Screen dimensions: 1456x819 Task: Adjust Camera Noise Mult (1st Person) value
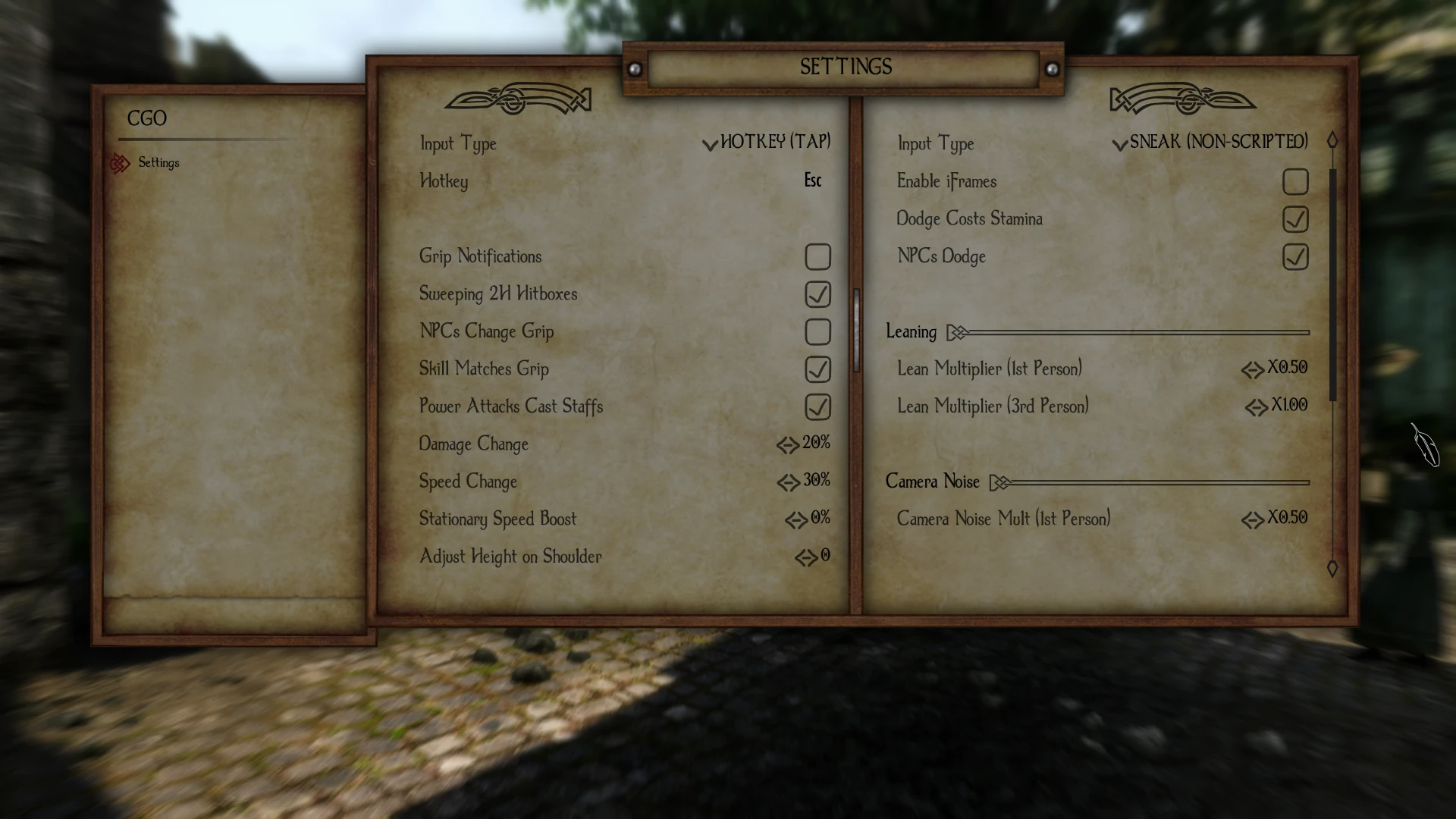tap(1276, 519)
